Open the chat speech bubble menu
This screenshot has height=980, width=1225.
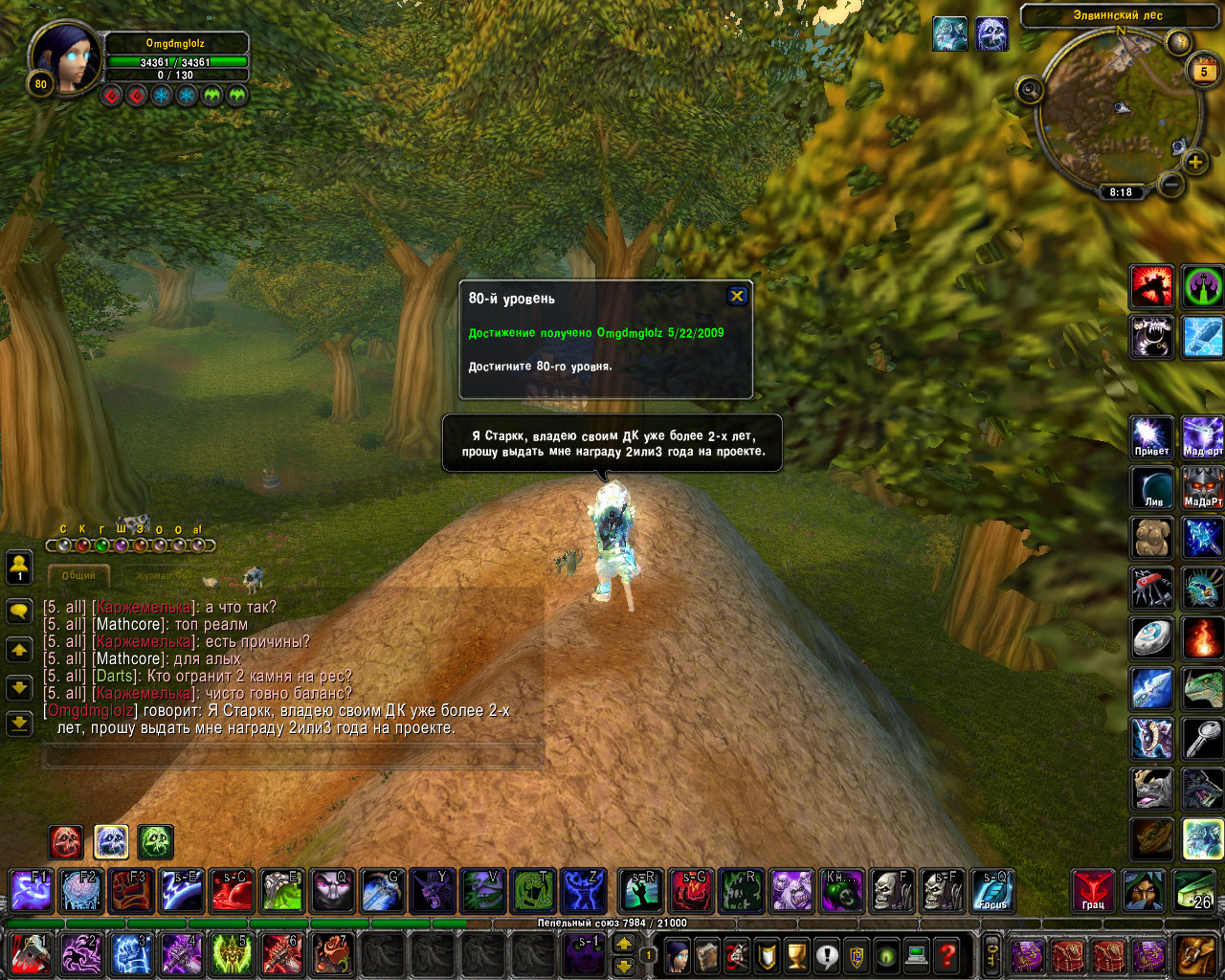click(19, 611)
